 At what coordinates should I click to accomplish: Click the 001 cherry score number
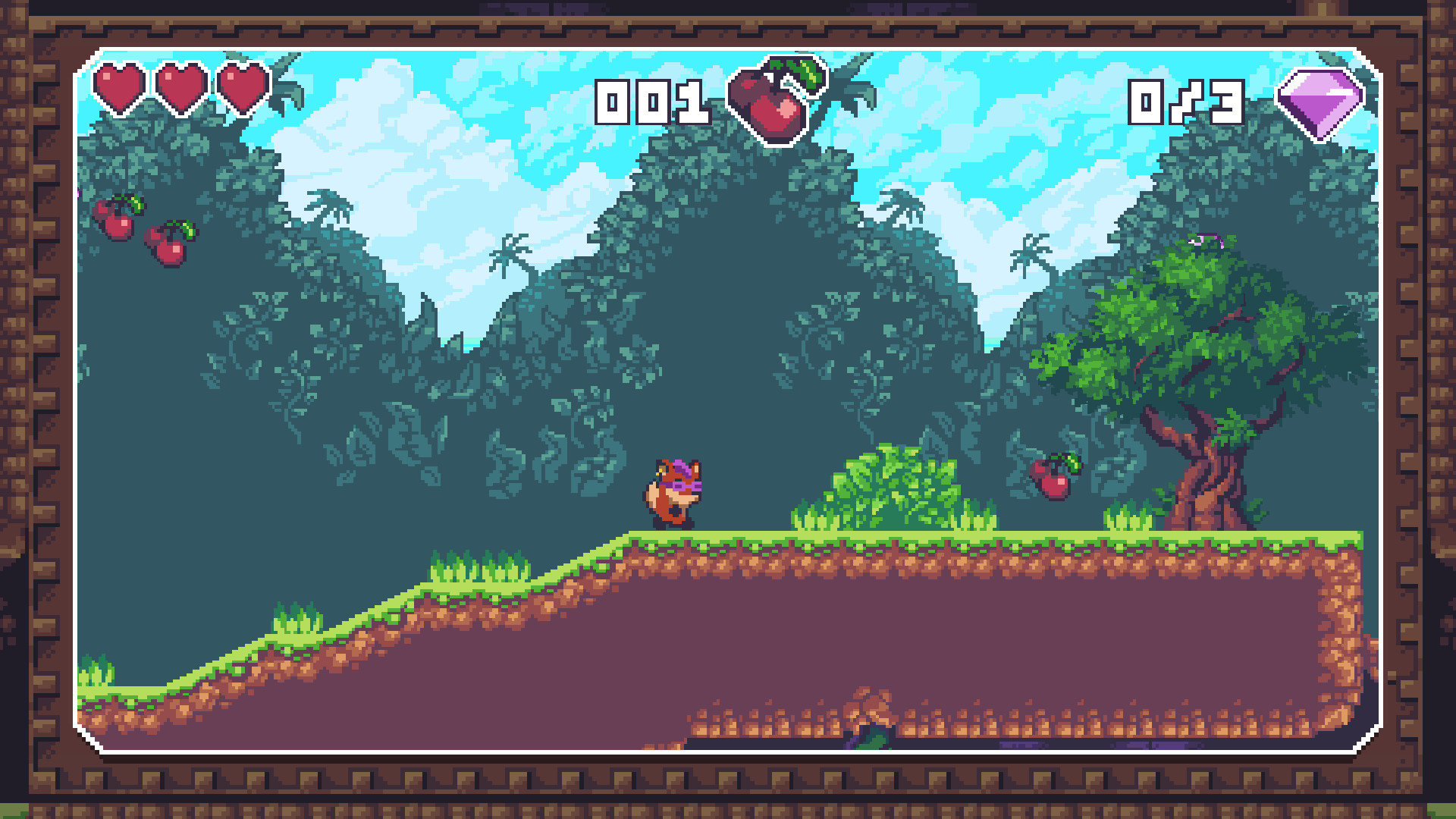click(654, 100)
